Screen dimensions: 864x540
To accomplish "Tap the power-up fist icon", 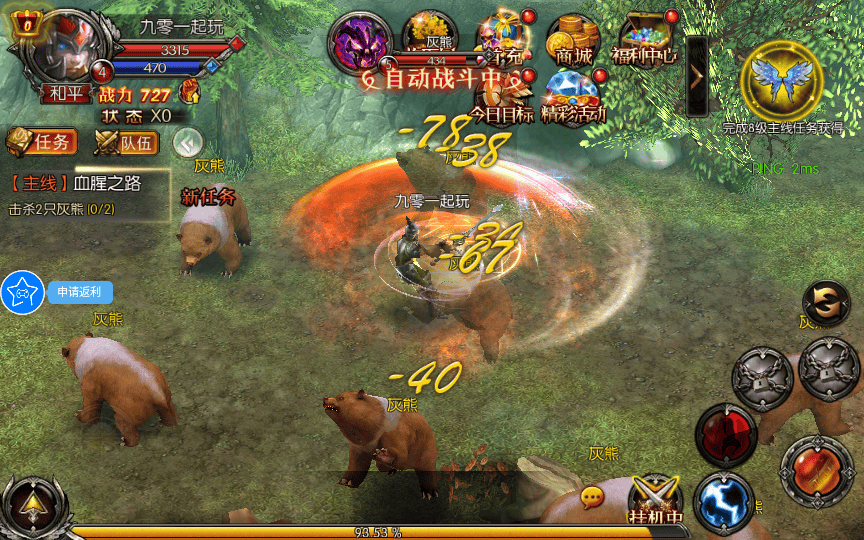I will [189, 92].
